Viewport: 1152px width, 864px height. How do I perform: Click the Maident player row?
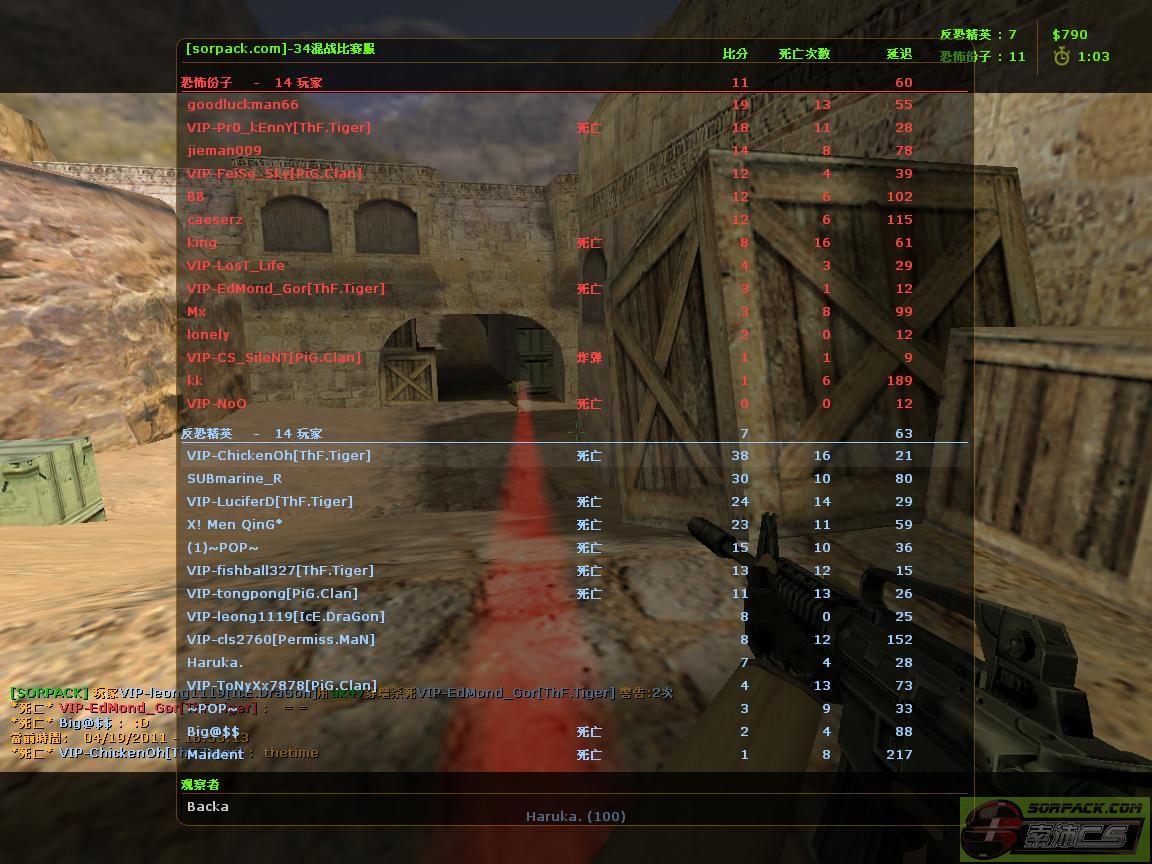[215, 755]
